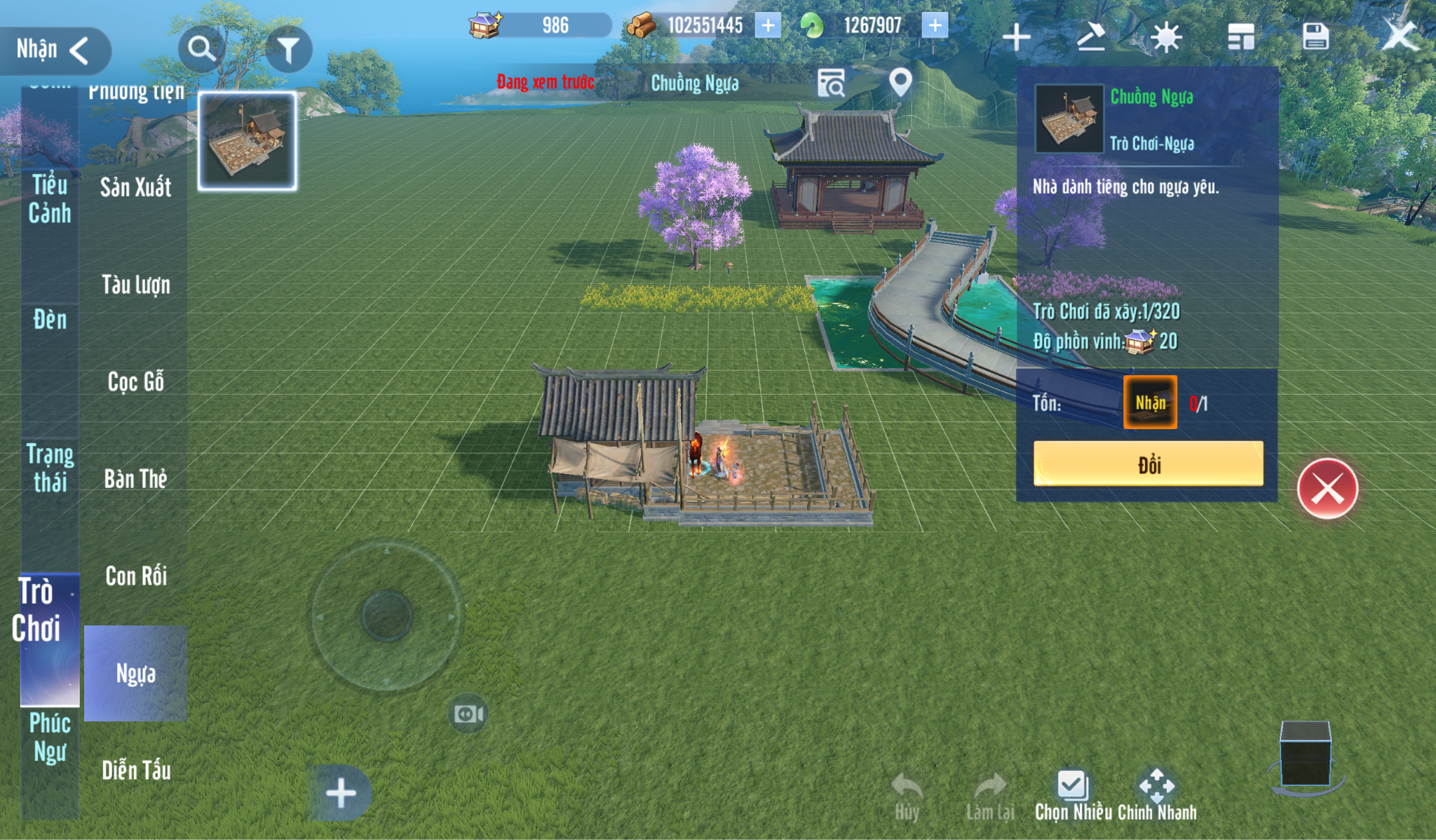This screenshot has height=840, width=1436.
Task: Toggle the Chọn Nhiều multi-select option
Action: [x=1073, y=796]
